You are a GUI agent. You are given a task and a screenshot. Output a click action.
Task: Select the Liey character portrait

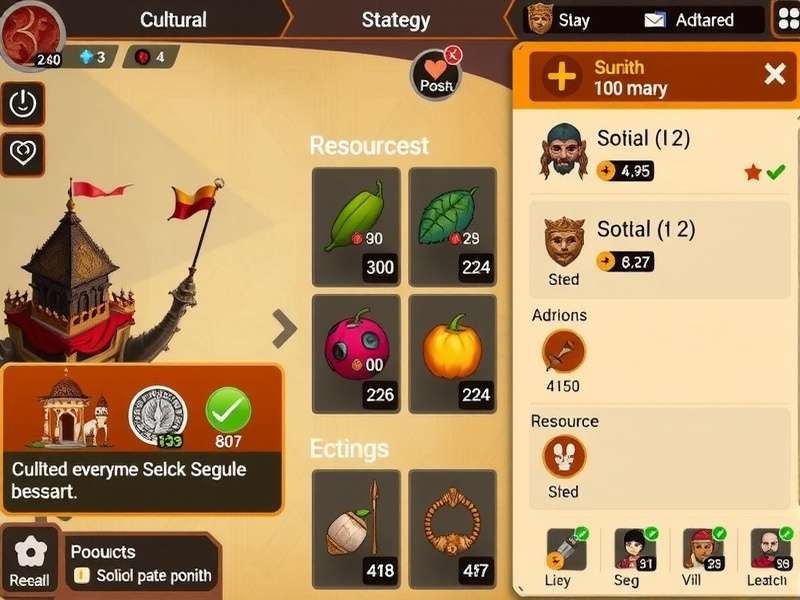pos(560,555)
